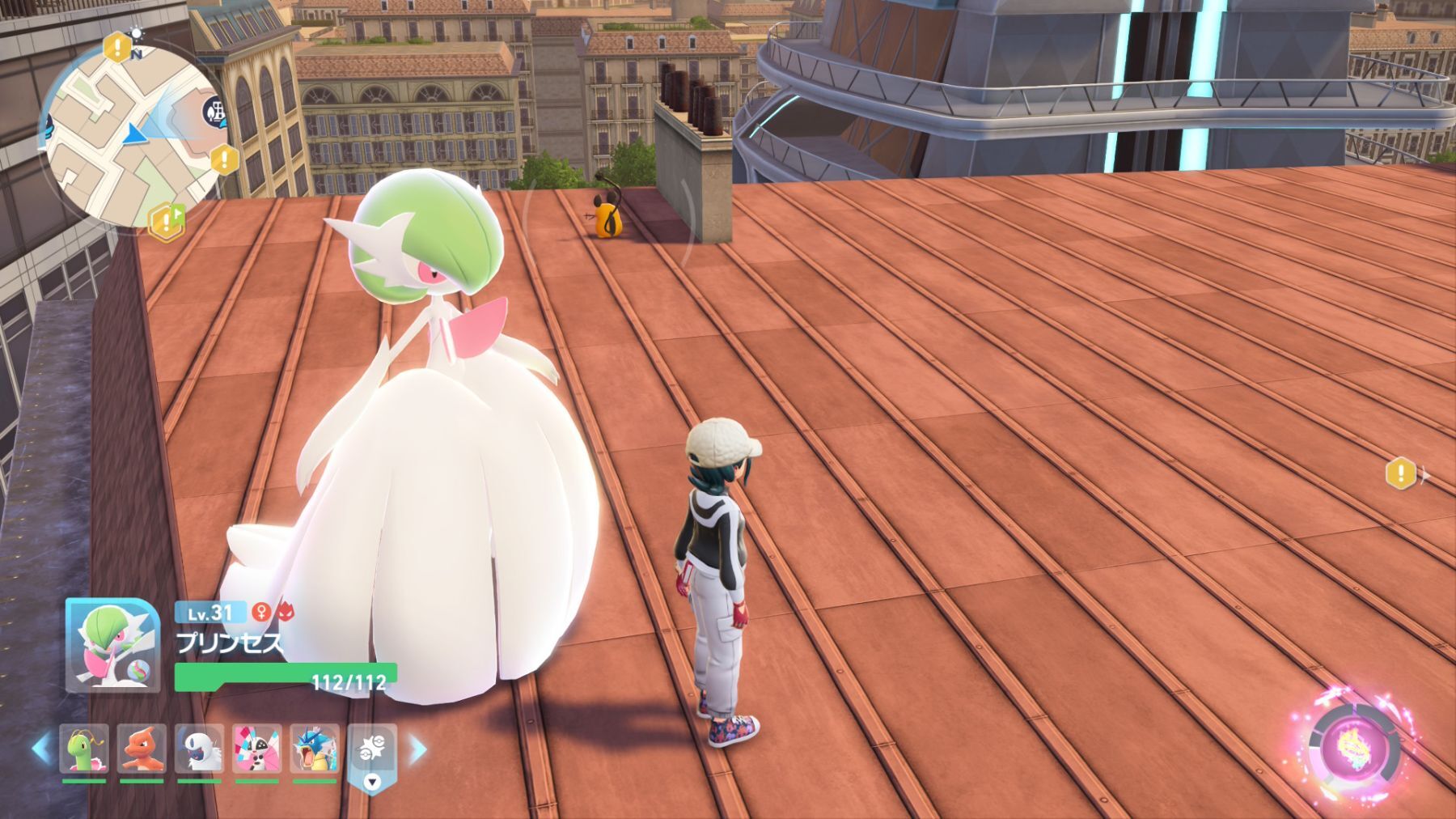
Task: Click the right arrow of the party bar
Action: [x=417, y=749]
